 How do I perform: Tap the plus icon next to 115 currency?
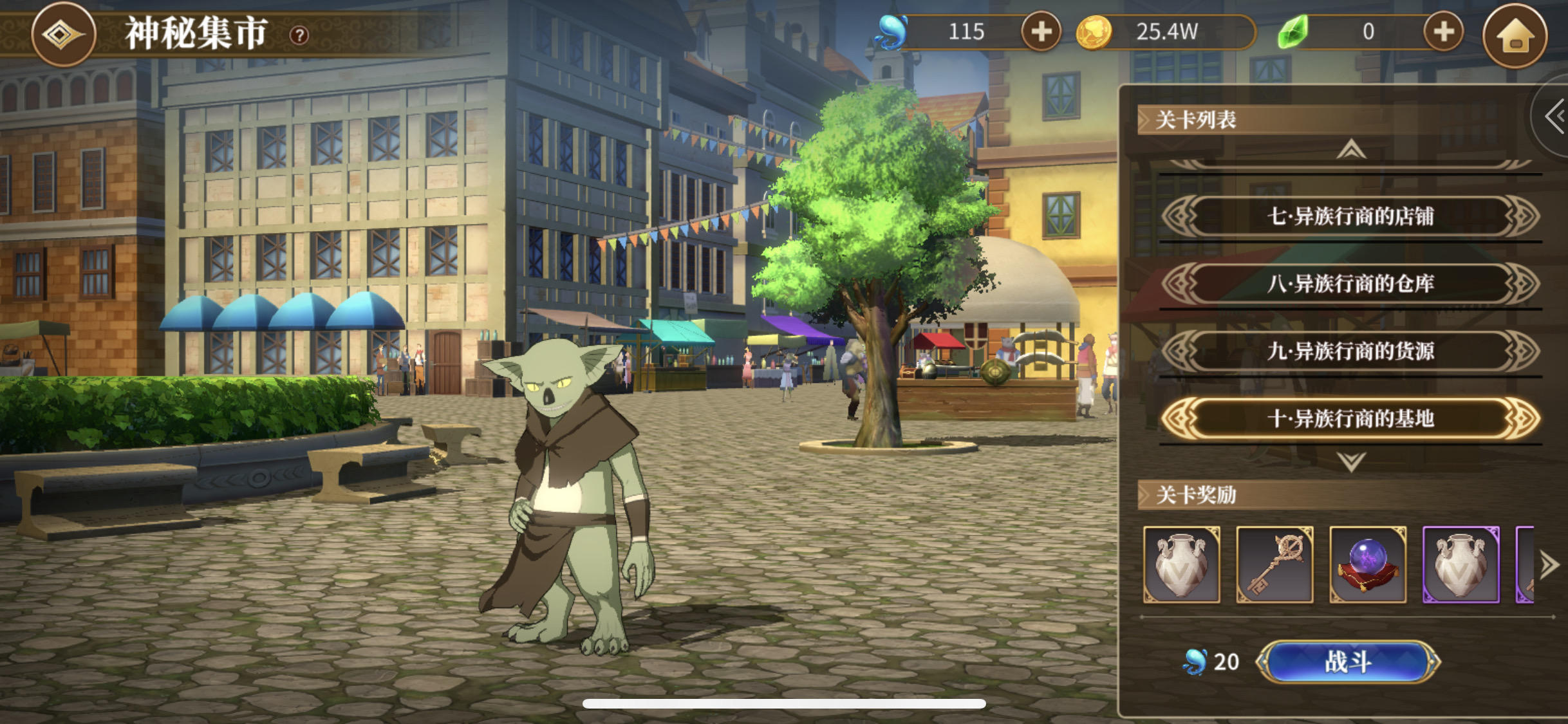(x=1043, y=31)
